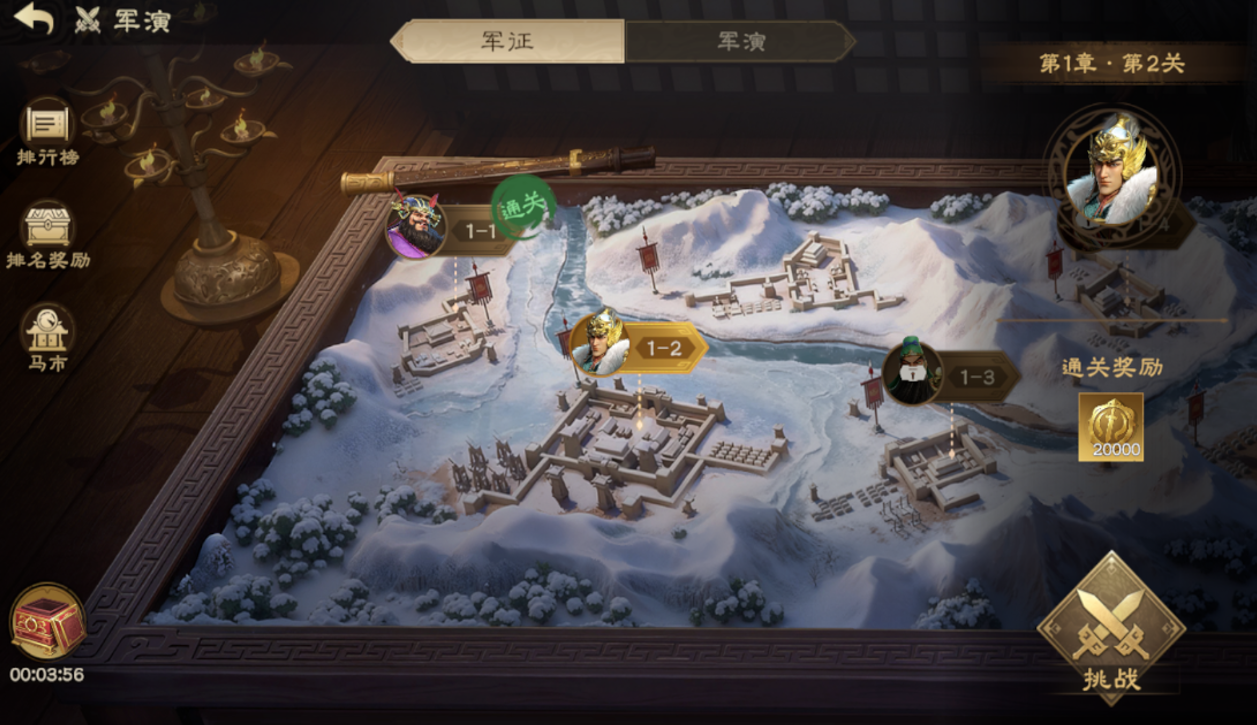
Task: Switch to the 军演 tab
Action: 741,42
